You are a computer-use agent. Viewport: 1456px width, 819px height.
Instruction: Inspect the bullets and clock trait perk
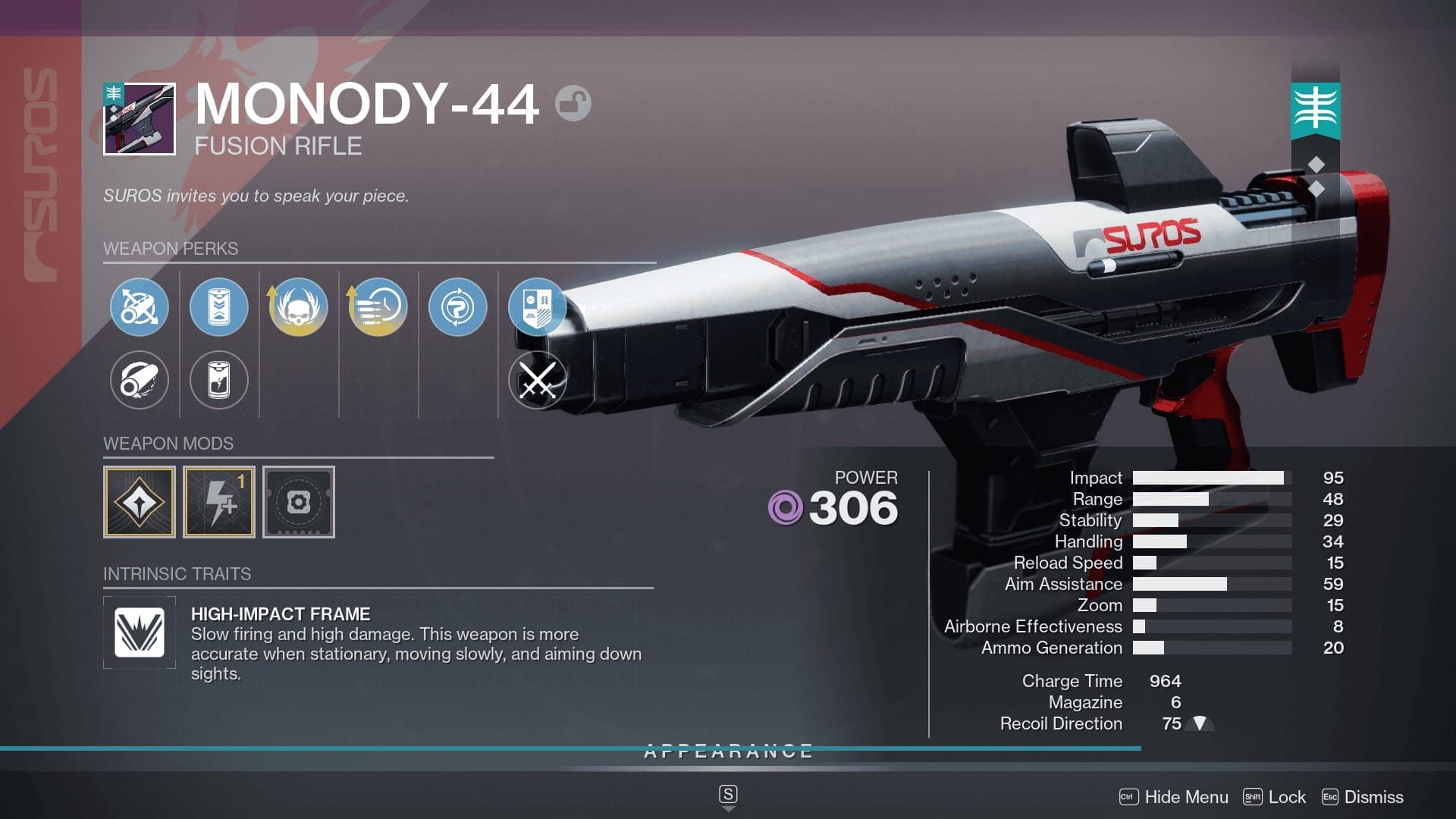click(x=378, y=307)
